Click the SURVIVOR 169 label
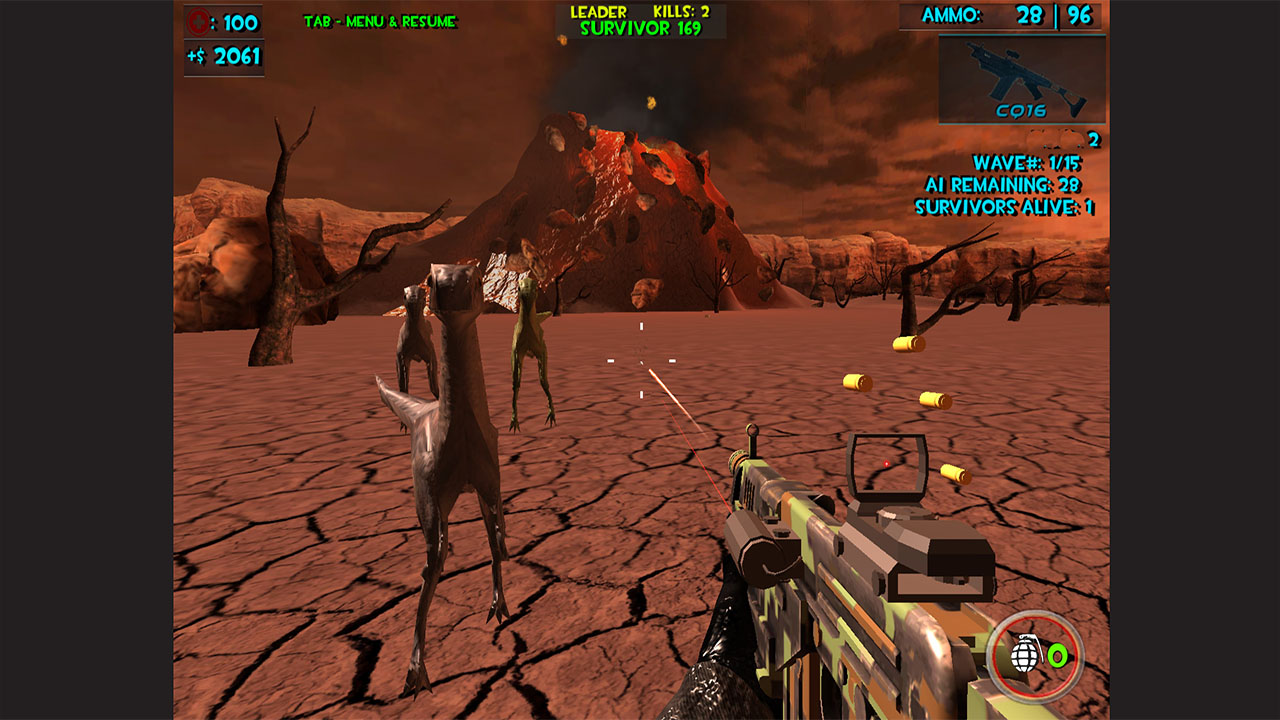The height and width of the screenshot is (720, 1280). click(640, 28)
